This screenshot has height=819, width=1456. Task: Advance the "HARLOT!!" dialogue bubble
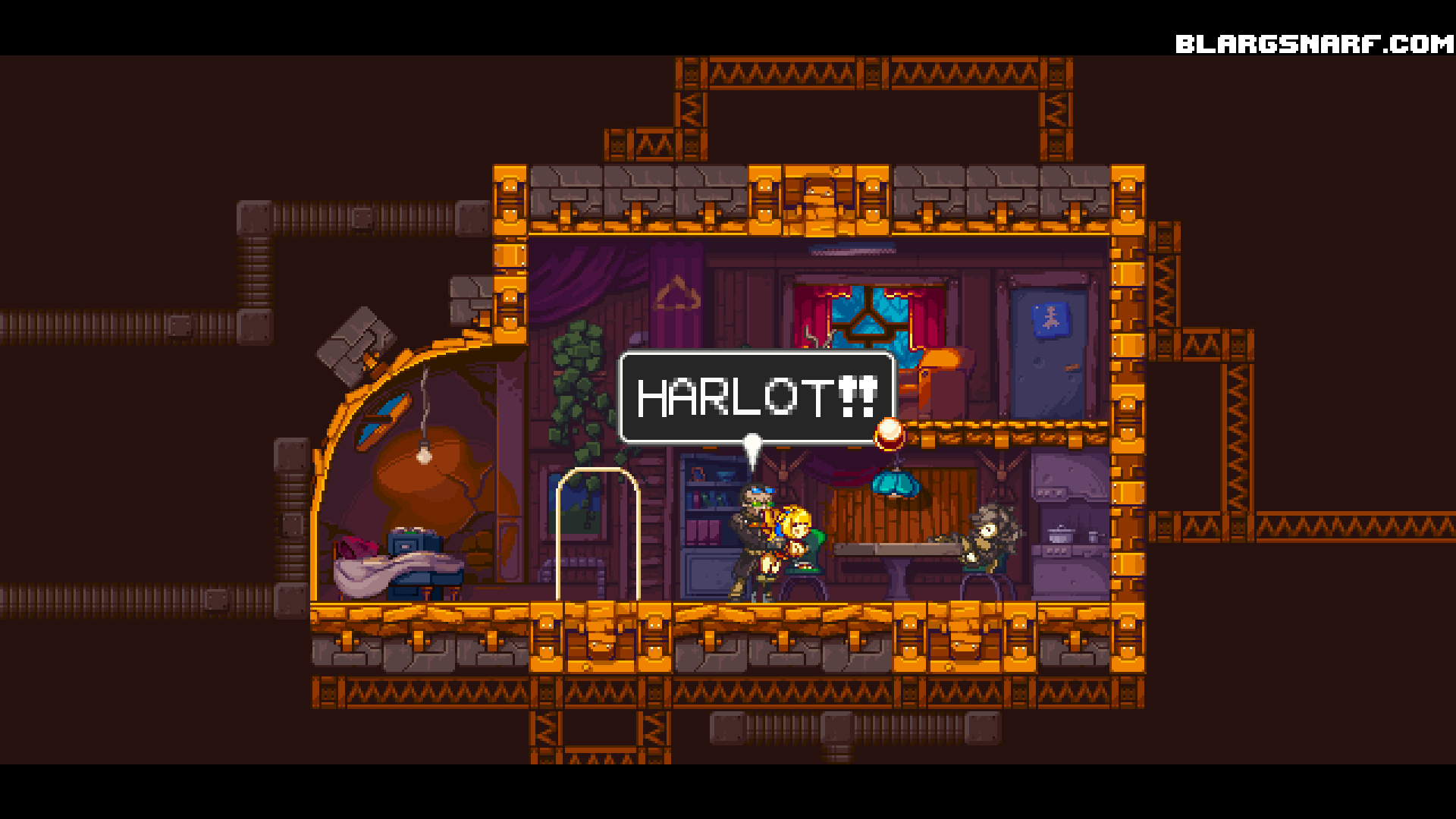(x=757, y=397)
